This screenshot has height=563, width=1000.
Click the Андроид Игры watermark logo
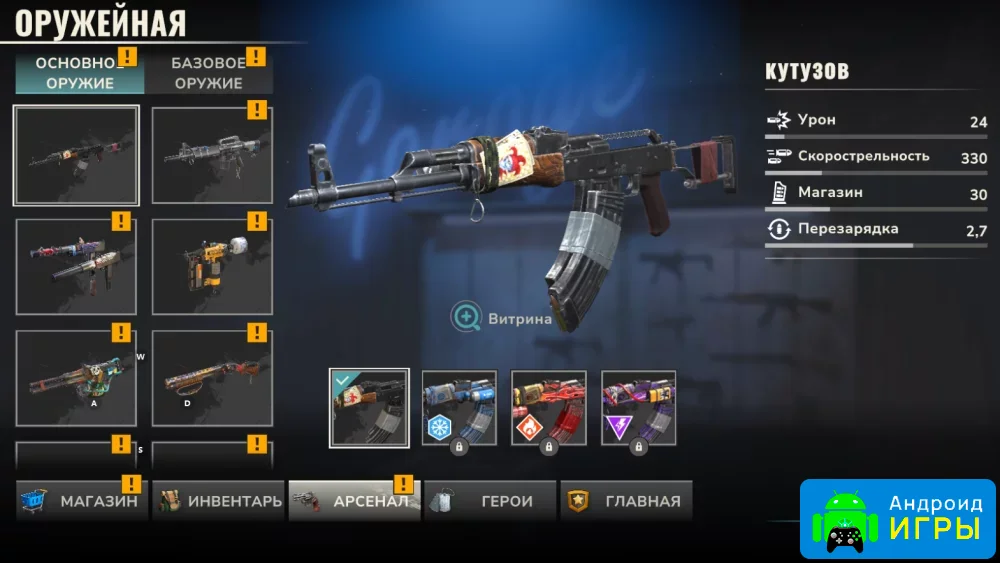tap(897, 518)
